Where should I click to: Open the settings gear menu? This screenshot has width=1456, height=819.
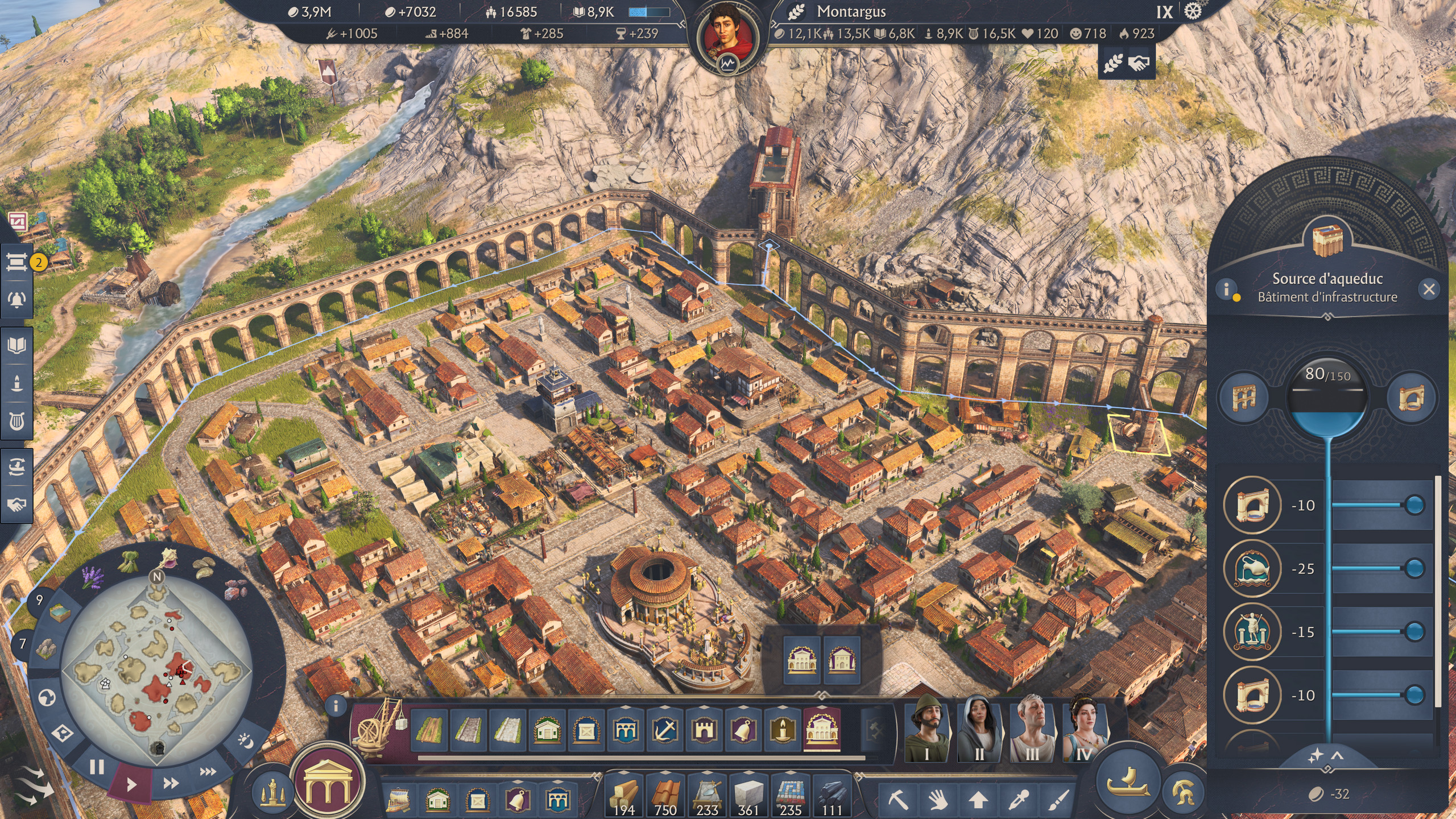1193,12
